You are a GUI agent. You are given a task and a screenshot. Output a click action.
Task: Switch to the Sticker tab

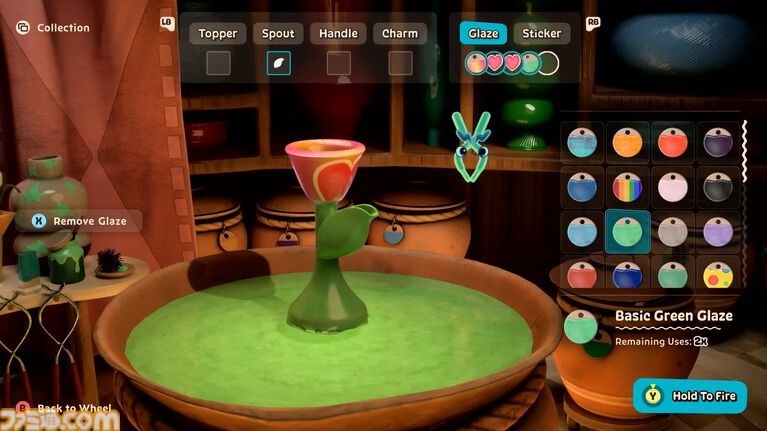(x=542, y=34)
